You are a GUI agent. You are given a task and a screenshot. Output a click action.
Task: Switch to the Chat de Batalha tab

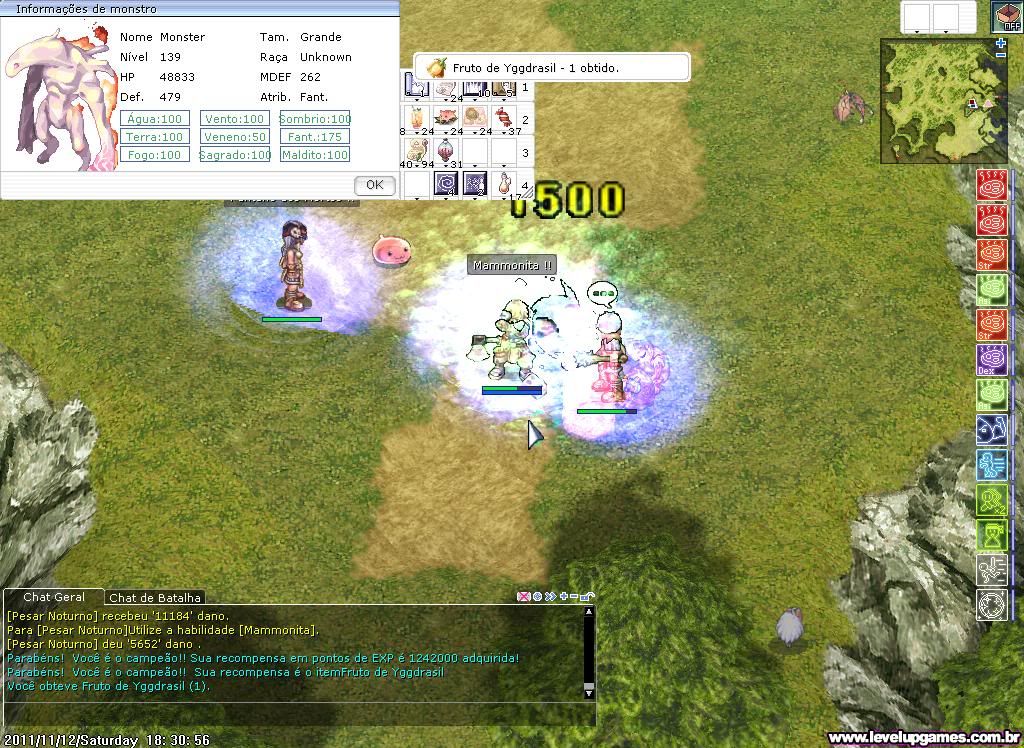(x=155, y=598)
